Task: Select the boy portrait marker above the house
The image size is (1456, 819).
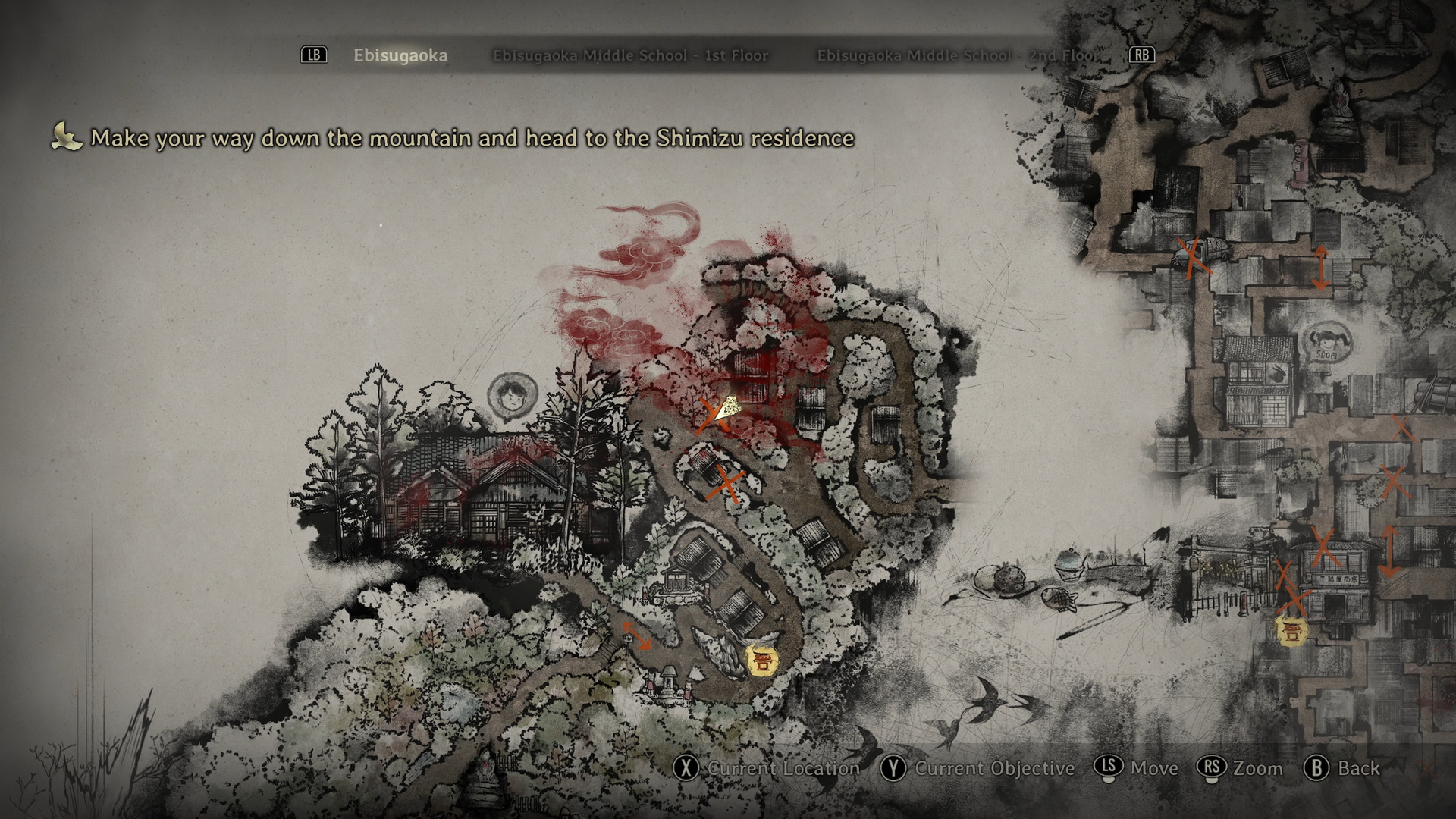Action: [x=507, y=397]
